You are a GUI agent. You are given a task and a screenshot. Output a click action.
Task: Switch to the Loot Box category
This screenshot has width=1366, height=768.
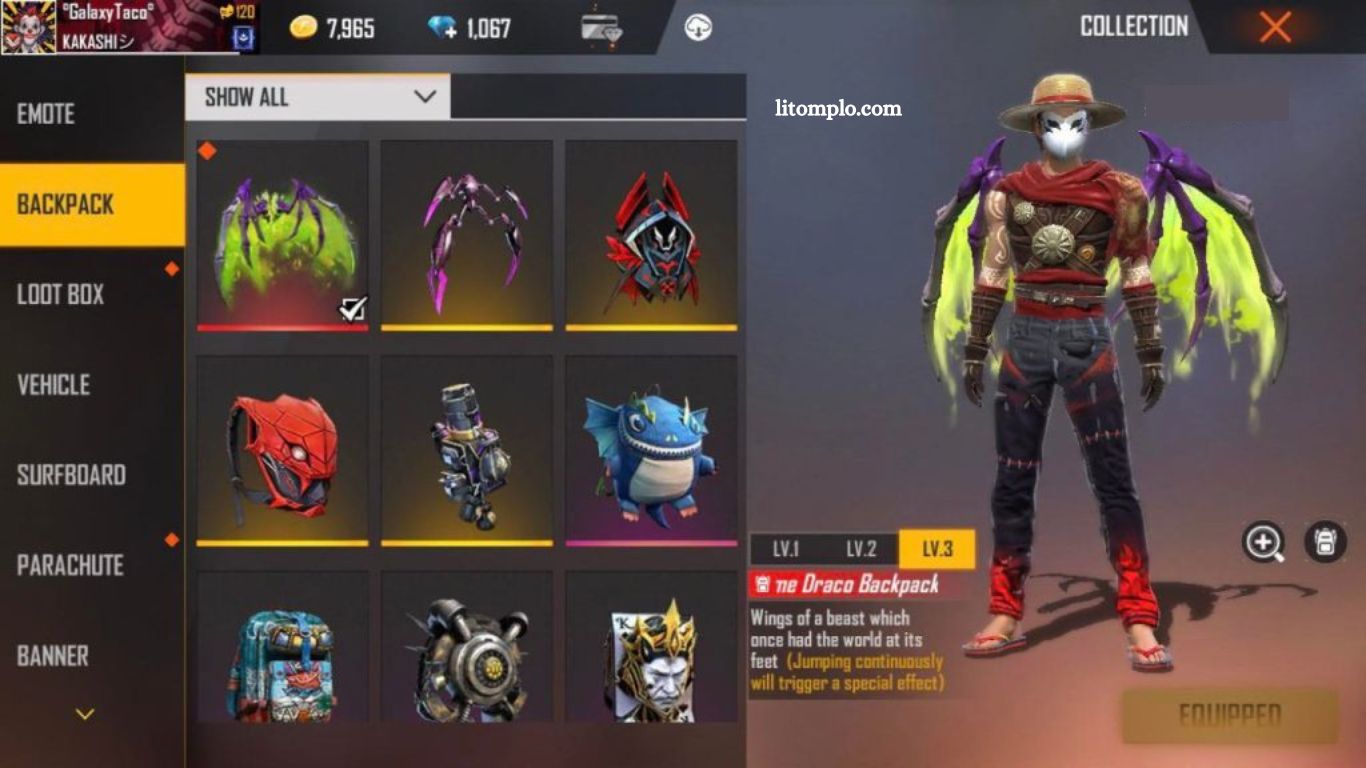point(61,295)
